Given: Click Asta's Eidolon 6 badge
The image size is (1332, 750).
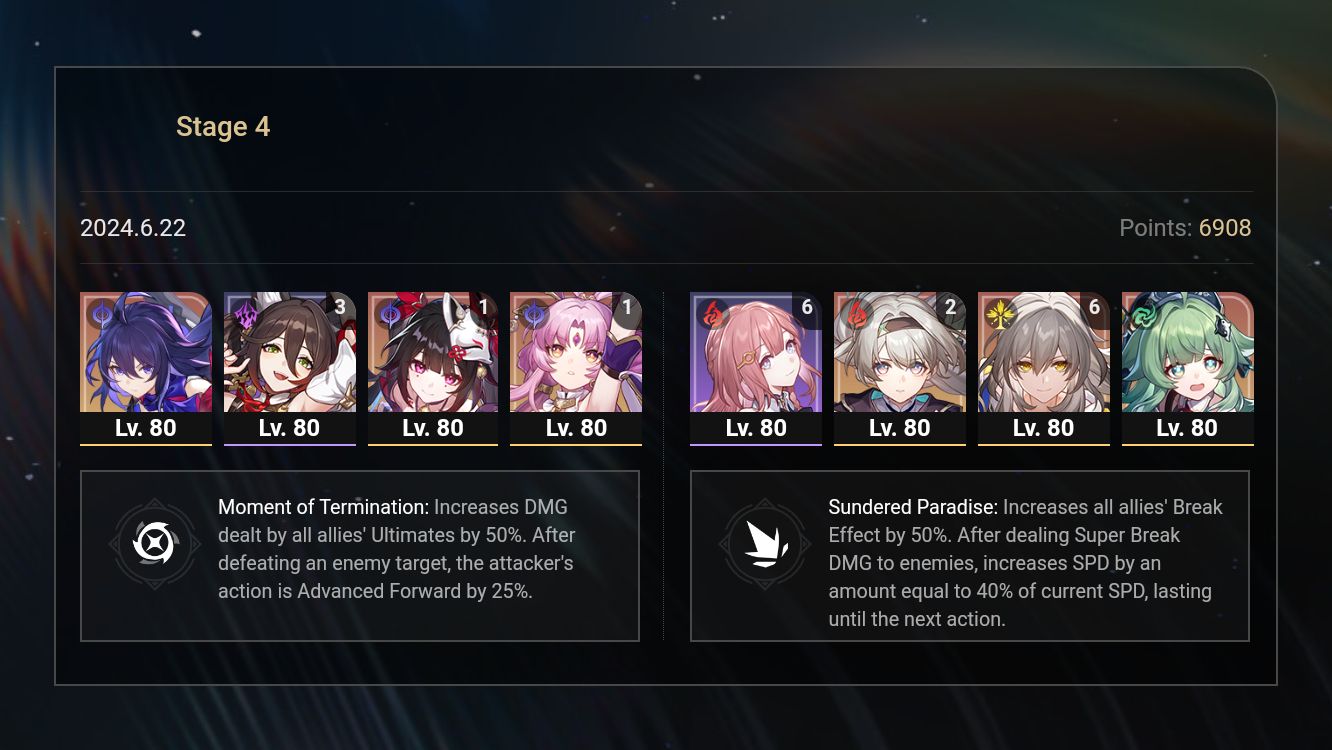Looking at the screenshot, I should (x=807, y=308).
